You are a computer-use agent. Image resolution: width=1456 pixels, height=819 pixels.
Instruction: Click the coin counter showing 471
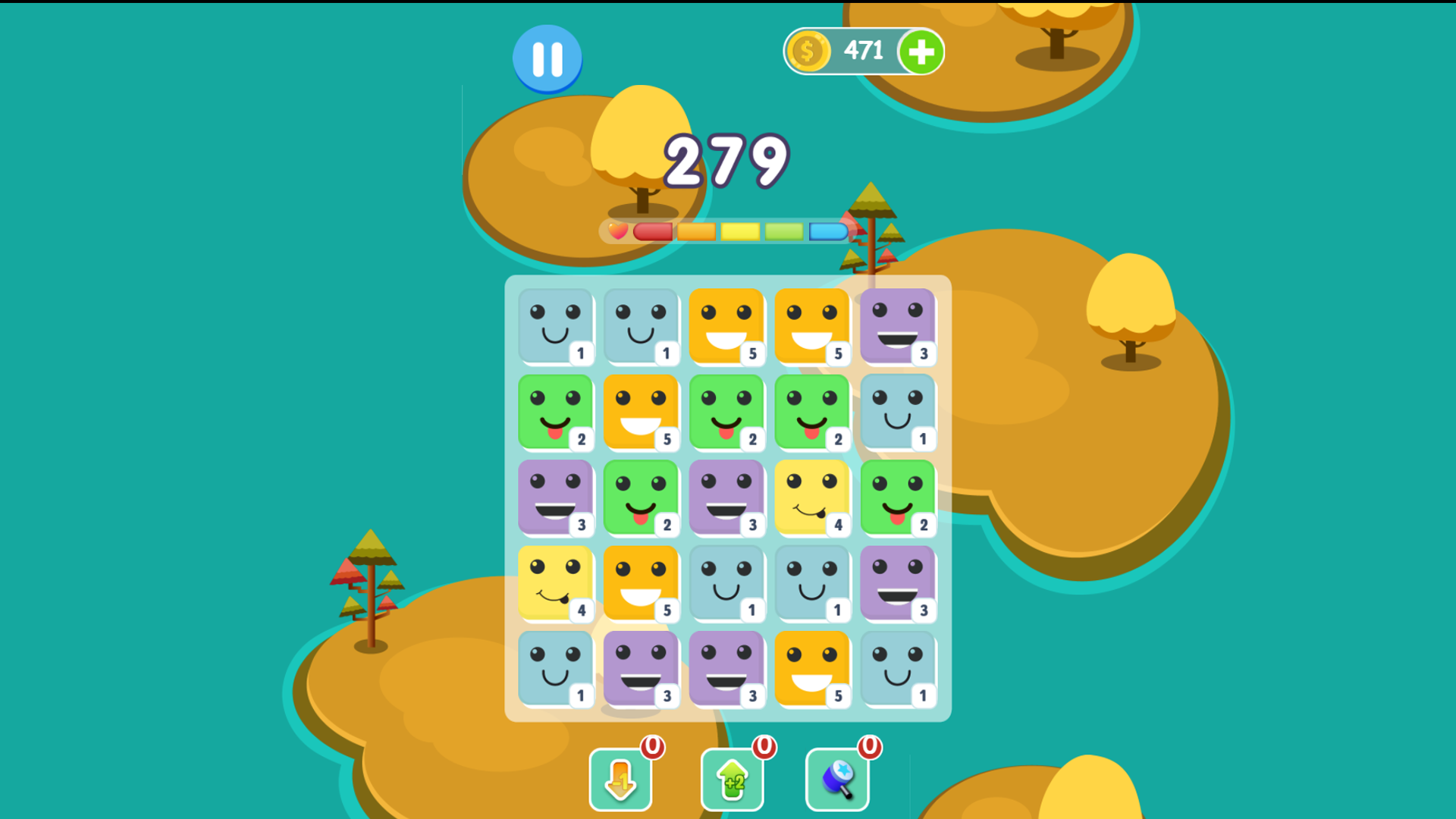(861, 51)
